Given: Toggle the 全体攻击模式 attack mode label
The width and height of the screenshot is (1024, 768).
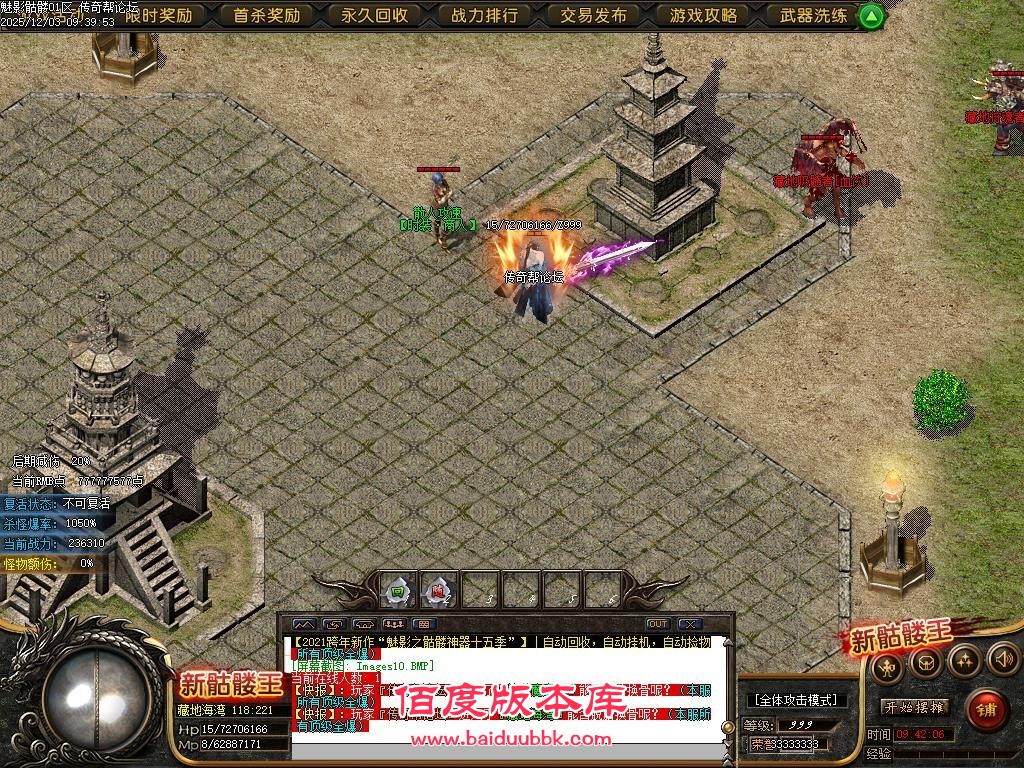Looking at the screenshot, I should pos(796,700).
